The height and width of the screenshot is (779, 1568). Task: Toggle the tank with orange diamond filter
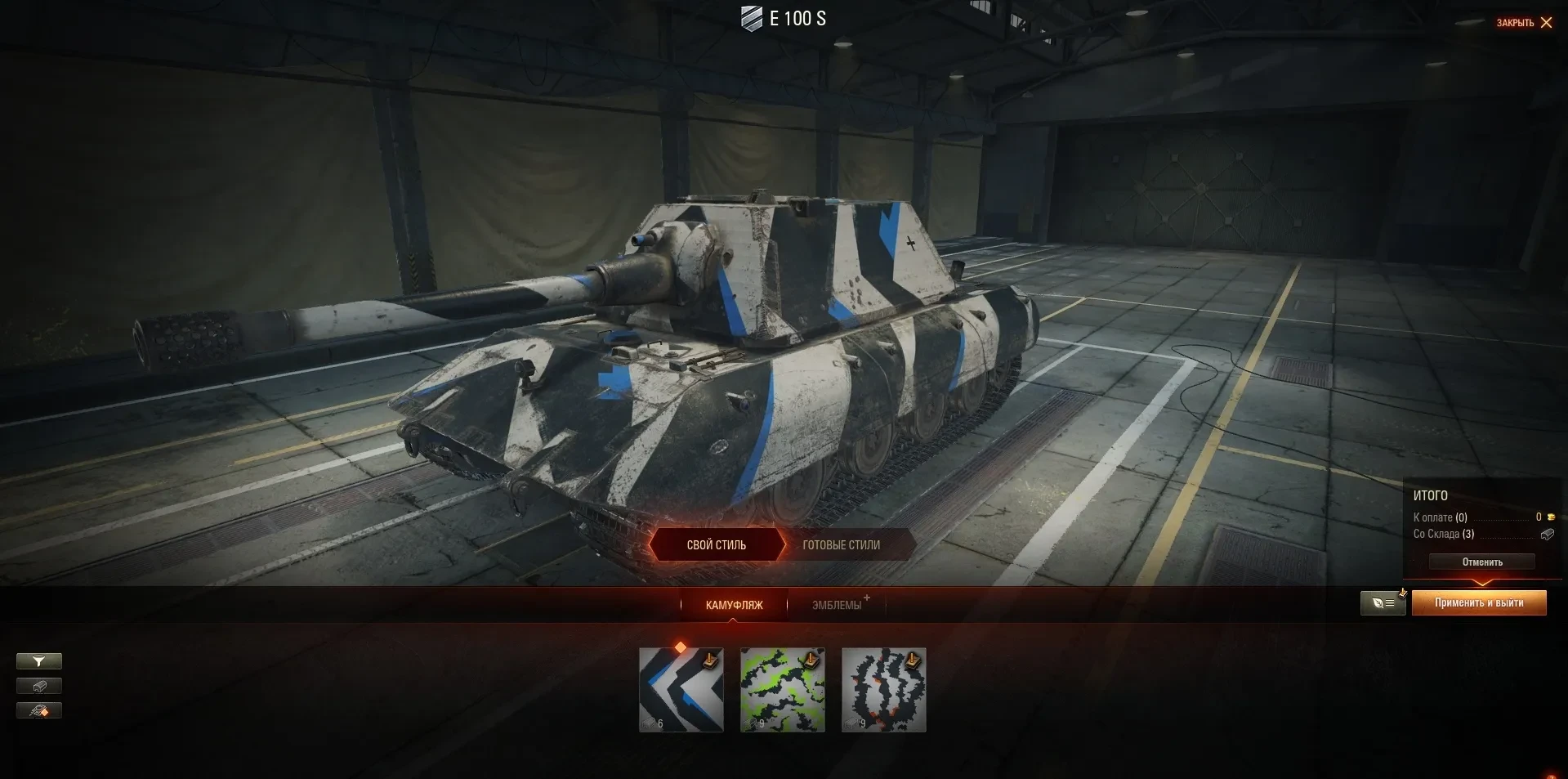point(39,710)
